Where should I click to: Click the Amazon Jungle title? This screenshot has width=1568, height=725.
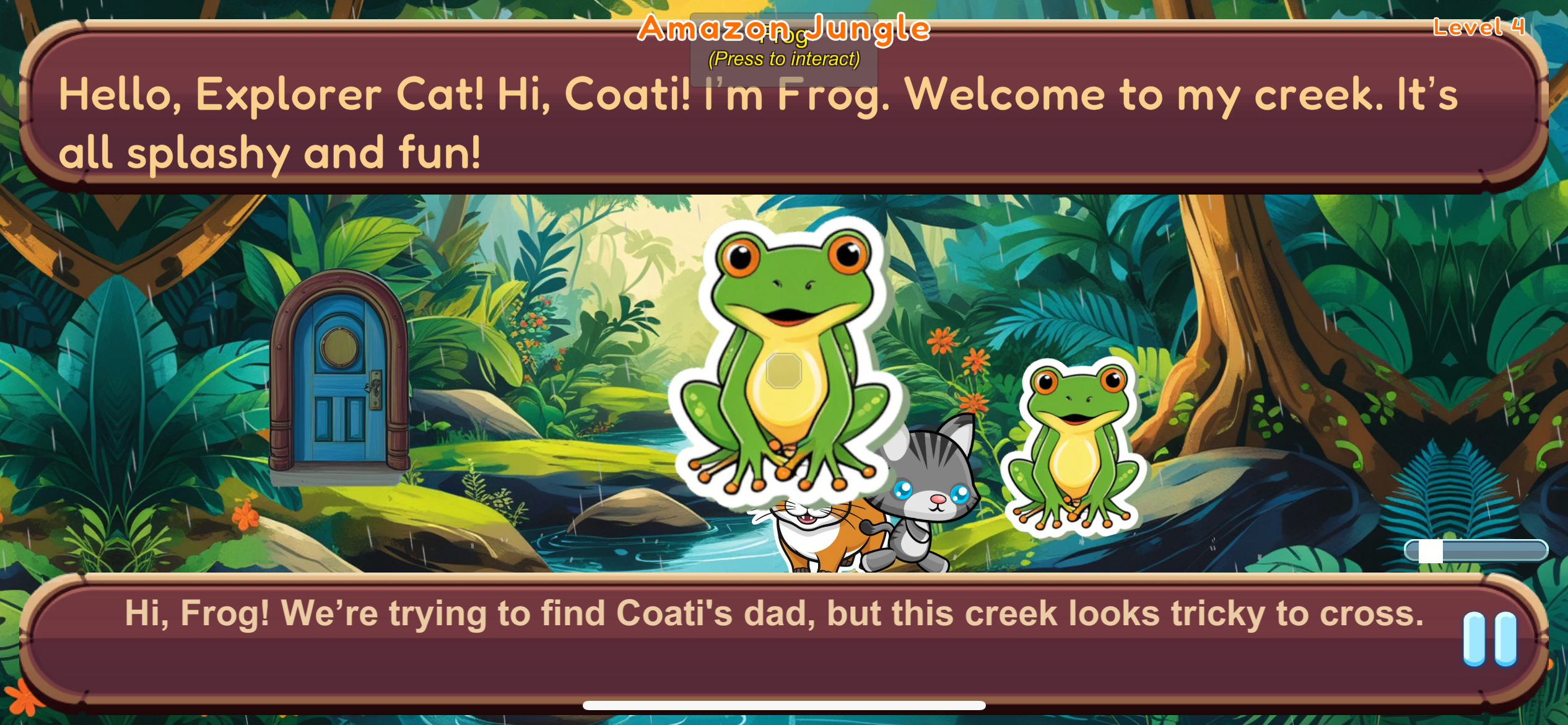[x=783, y=28]
